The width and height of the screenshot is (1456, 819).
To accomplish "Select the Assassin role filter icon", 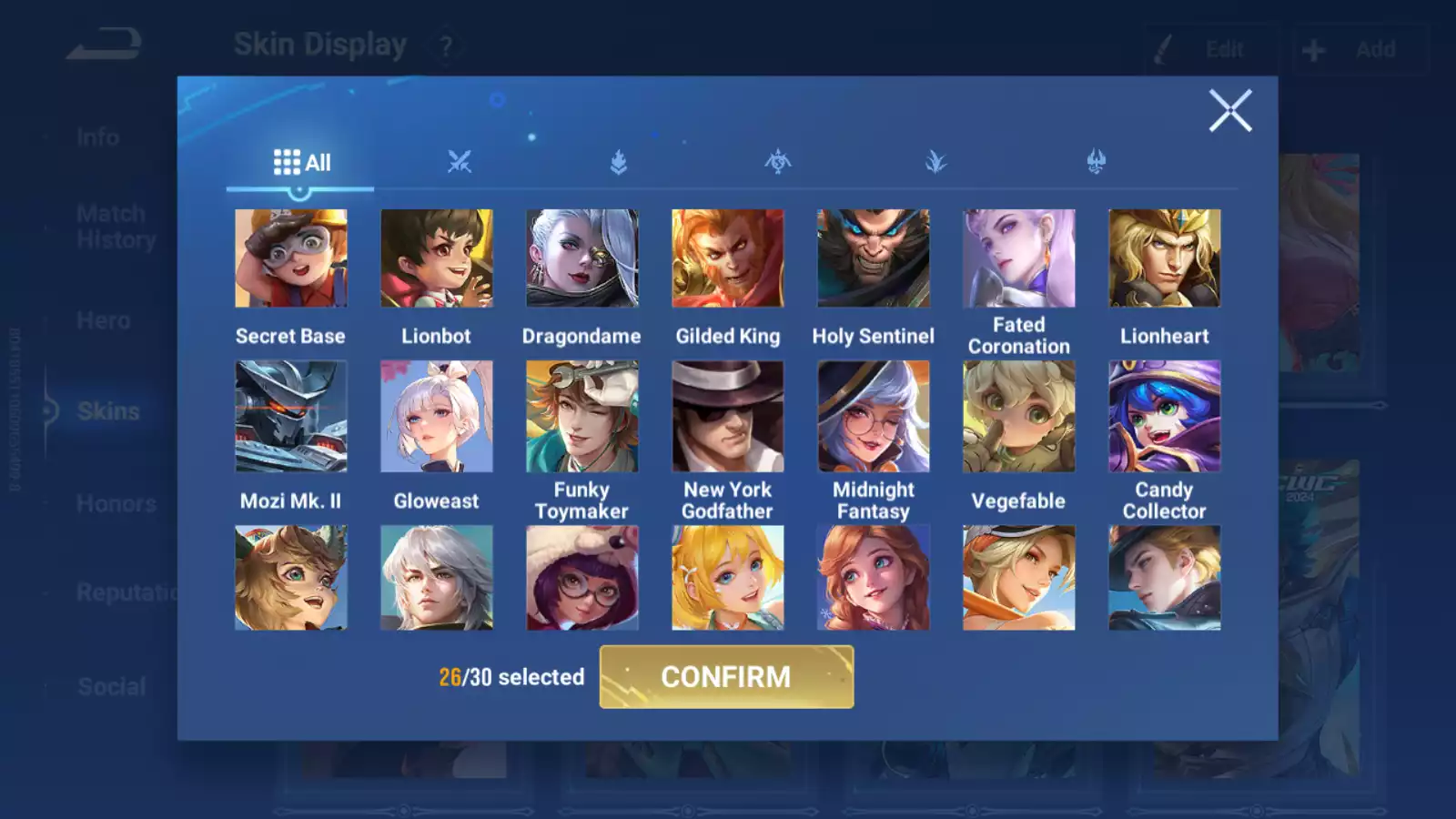I will 778,161.
